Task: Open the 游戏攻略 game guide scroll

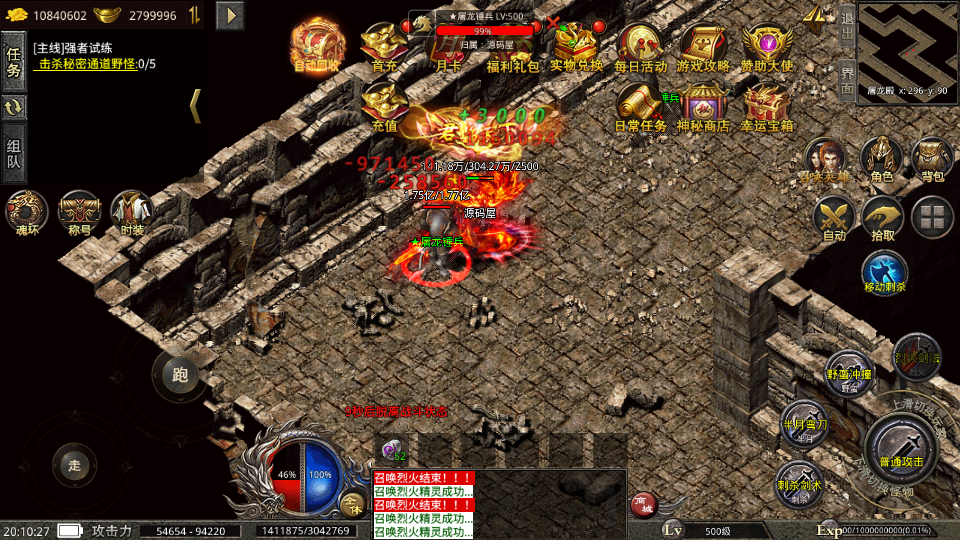Action: (x=703, y=46)
